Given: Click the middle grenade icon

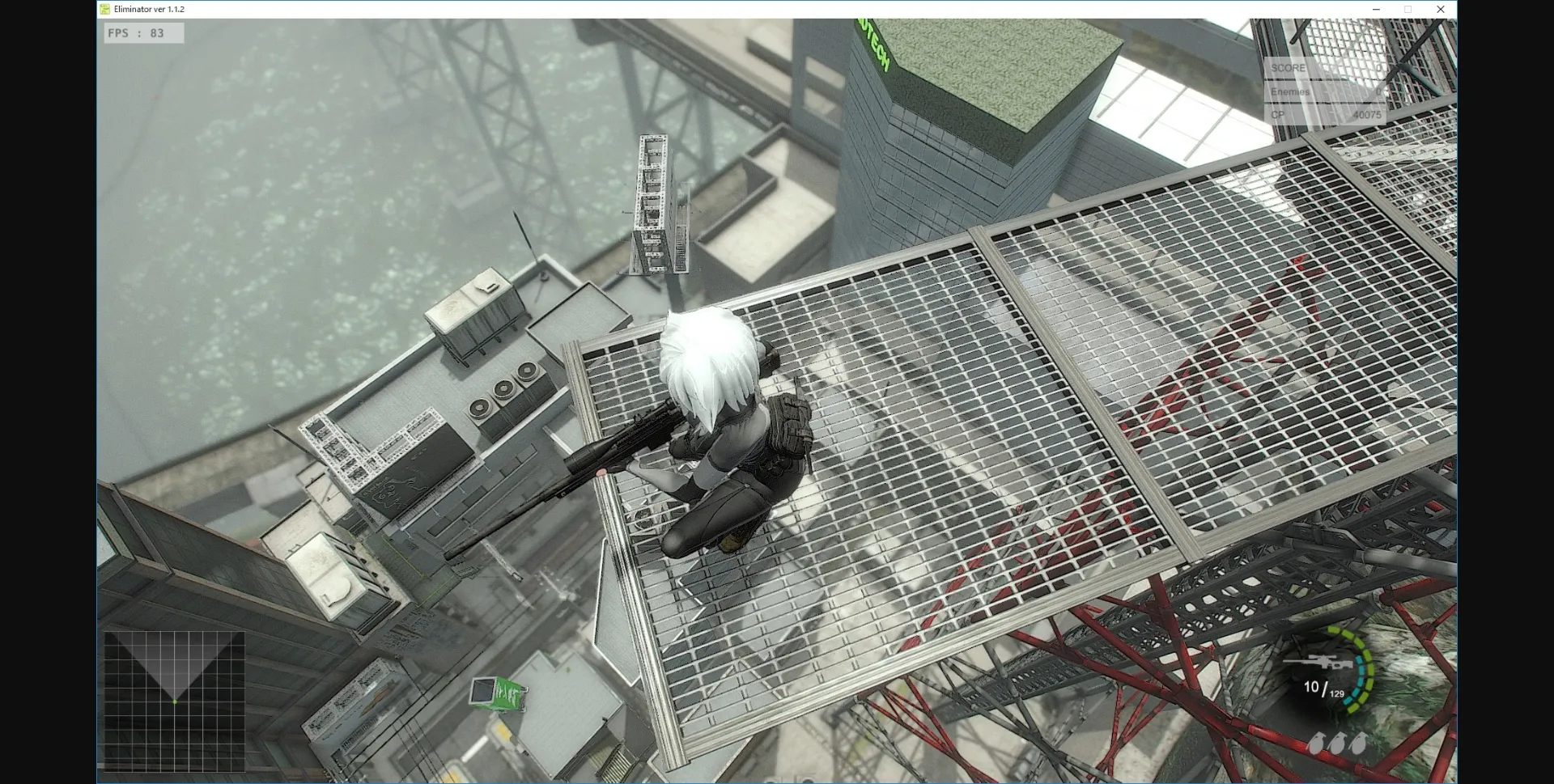Looking at the screenshot, I should (1340, 742).
